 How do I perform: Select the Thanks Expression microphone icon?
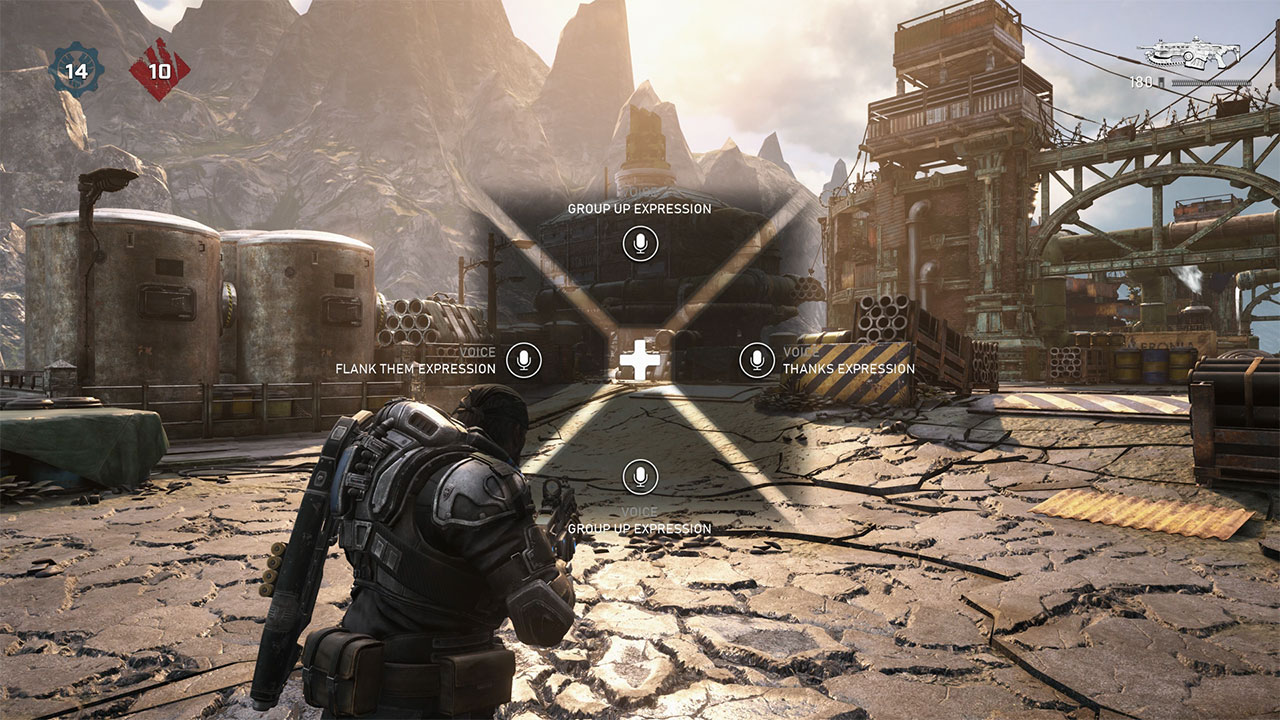(755, 359)
